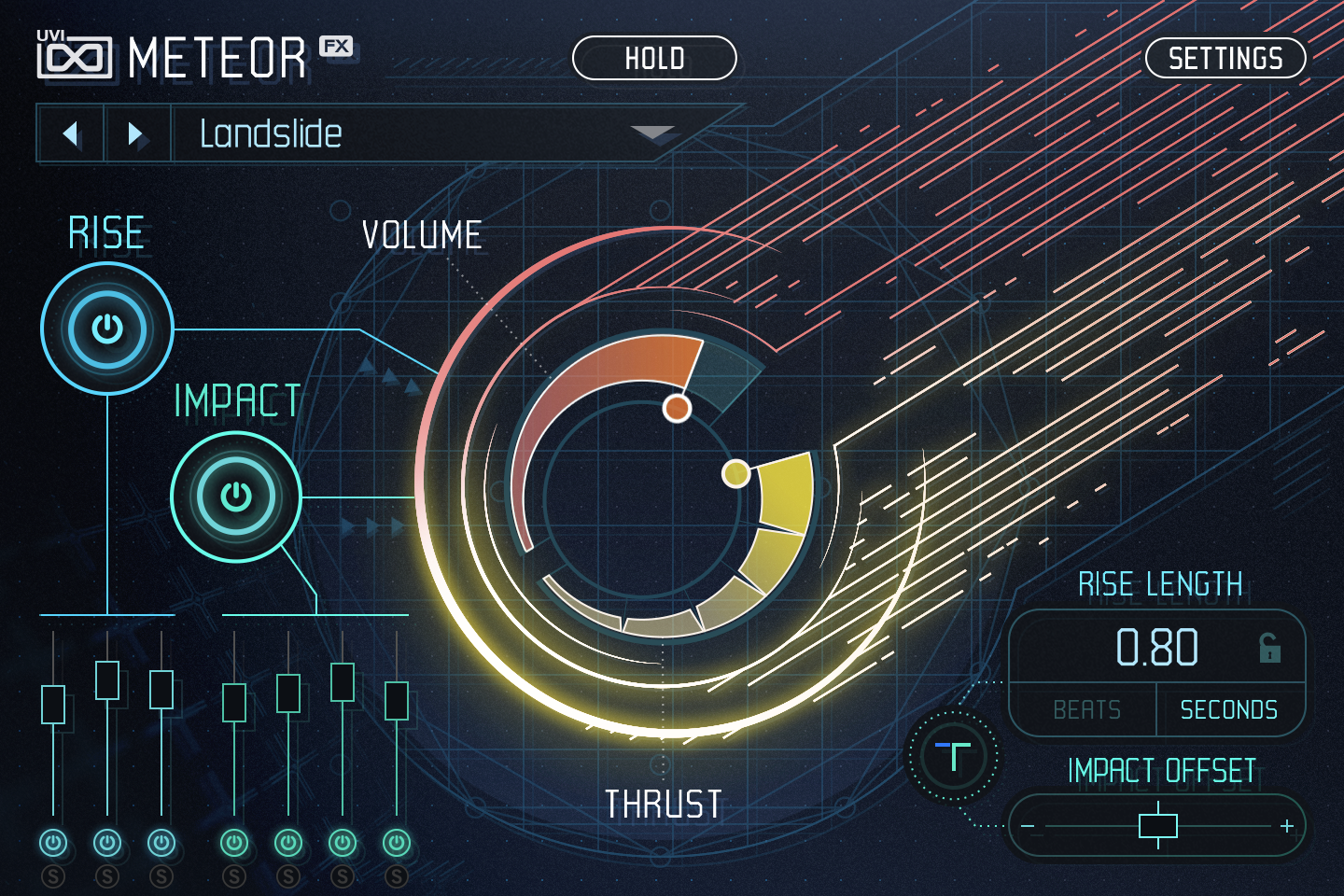
Task: Solo the first Rise channel with the S button
Action: [53, 877]
